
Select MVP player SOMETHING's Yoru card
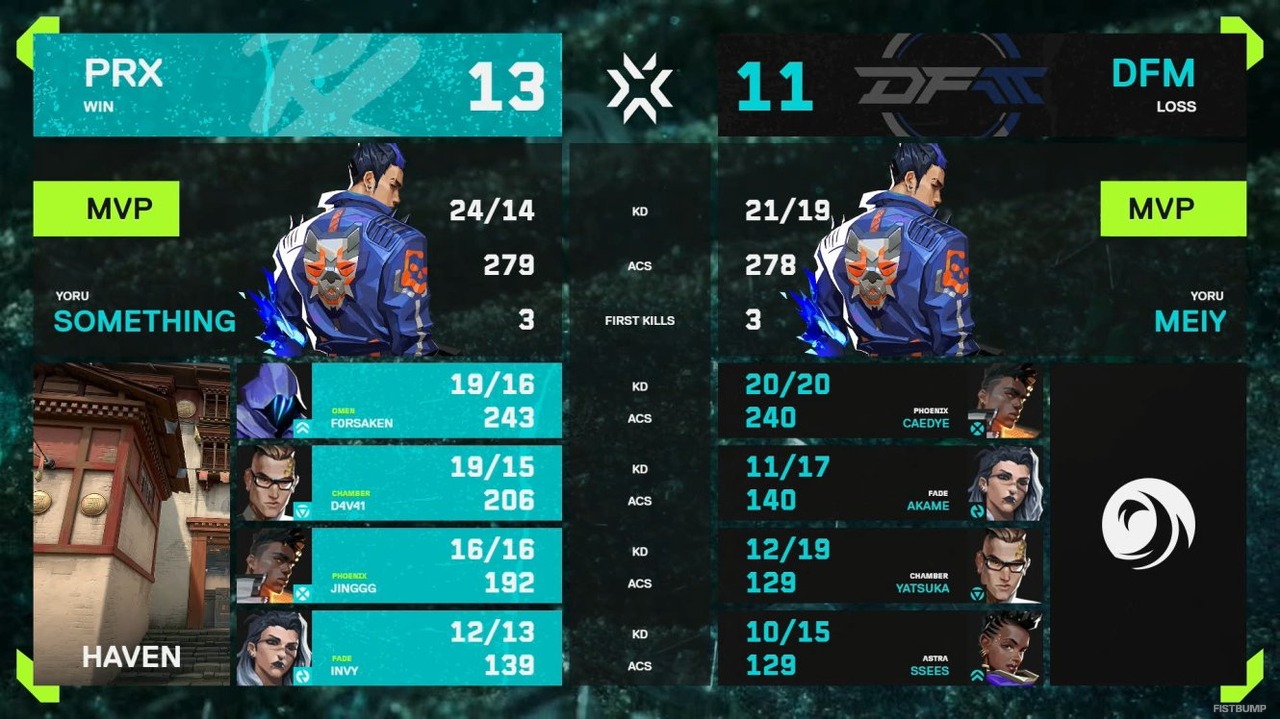point(297,250)
